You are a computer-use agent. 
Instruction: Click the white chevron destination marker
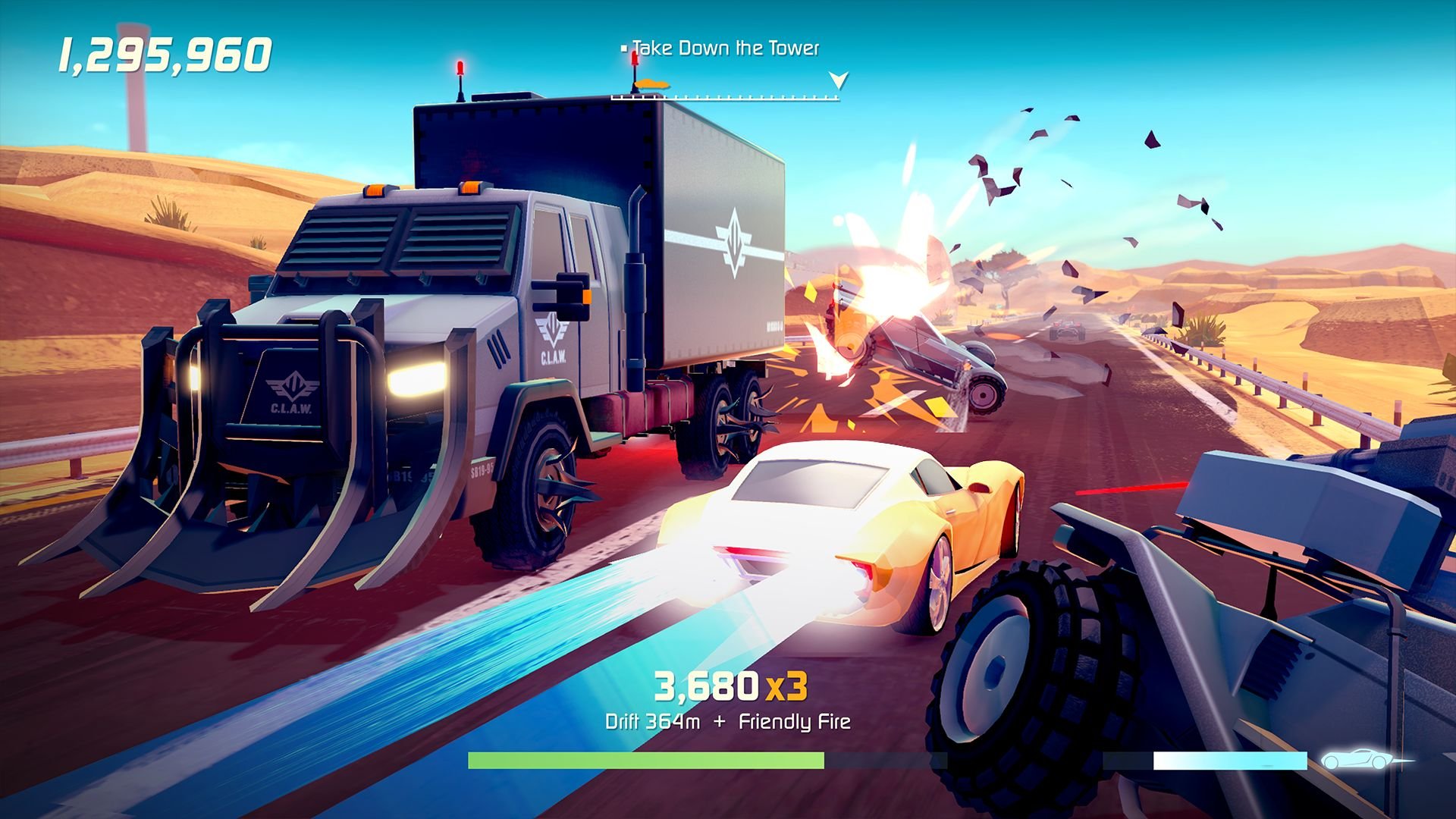tap(838, 80)
